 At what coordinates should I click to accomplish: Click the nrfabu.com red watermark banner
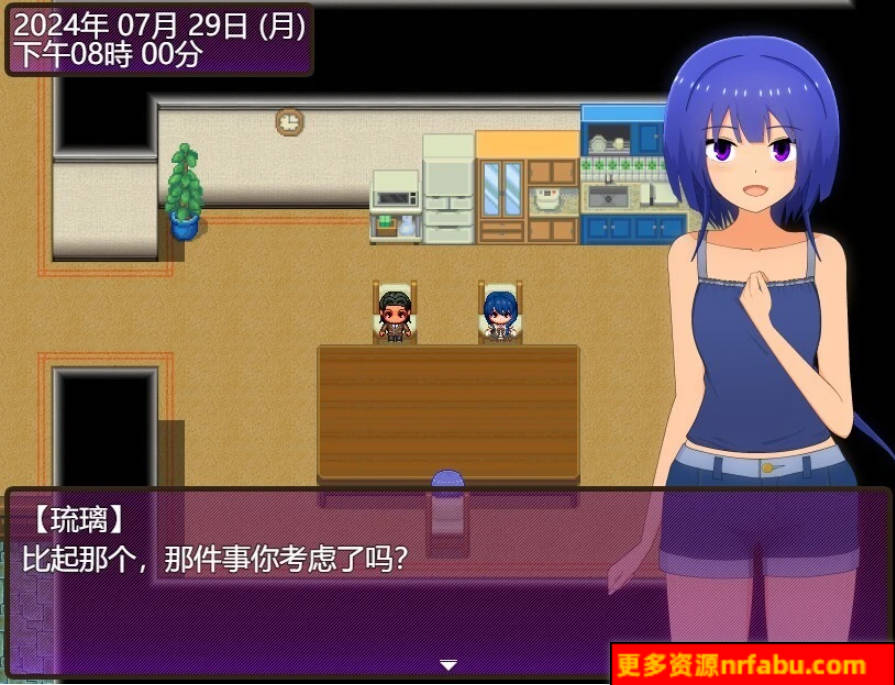coord(751,664)
